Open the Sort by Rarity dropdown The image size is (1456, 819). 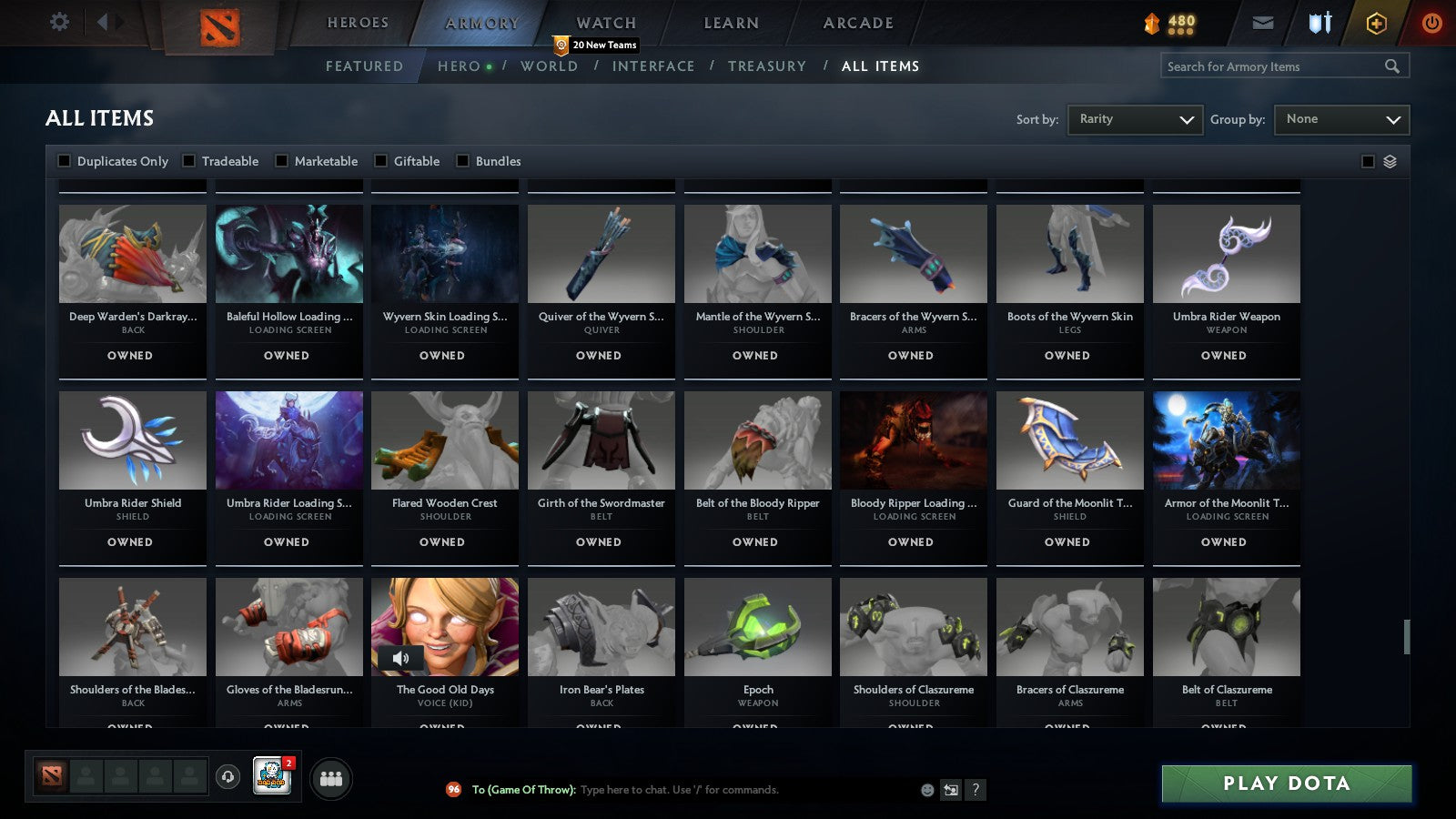click(x=1135, y=119)
